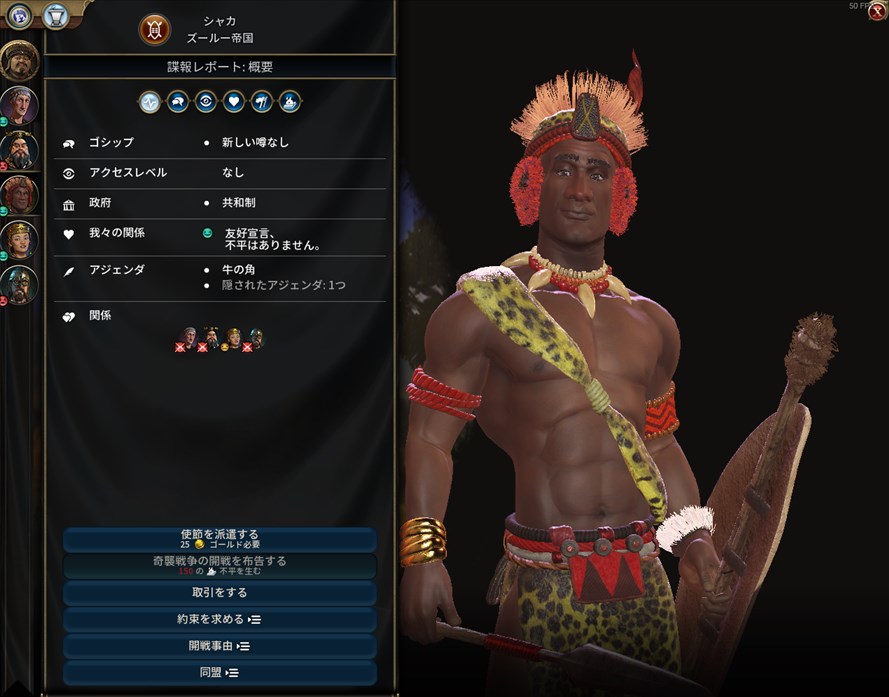The image size is (889, 697).
Task: Select the black-bearded leader with the red unhappy face
Action: [x=19, y=149]
